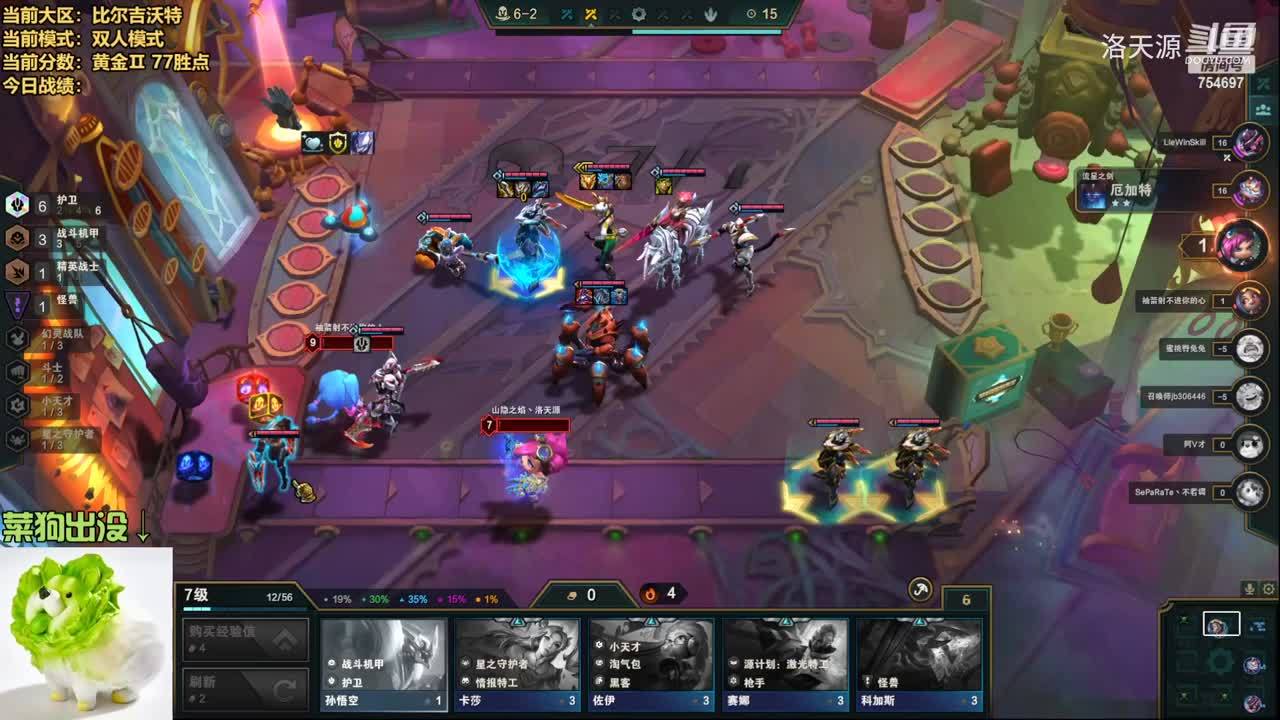Open the 护卫 trait entry
The height and width of the screenshot is (720, 1280).
(x=17, y=206)
